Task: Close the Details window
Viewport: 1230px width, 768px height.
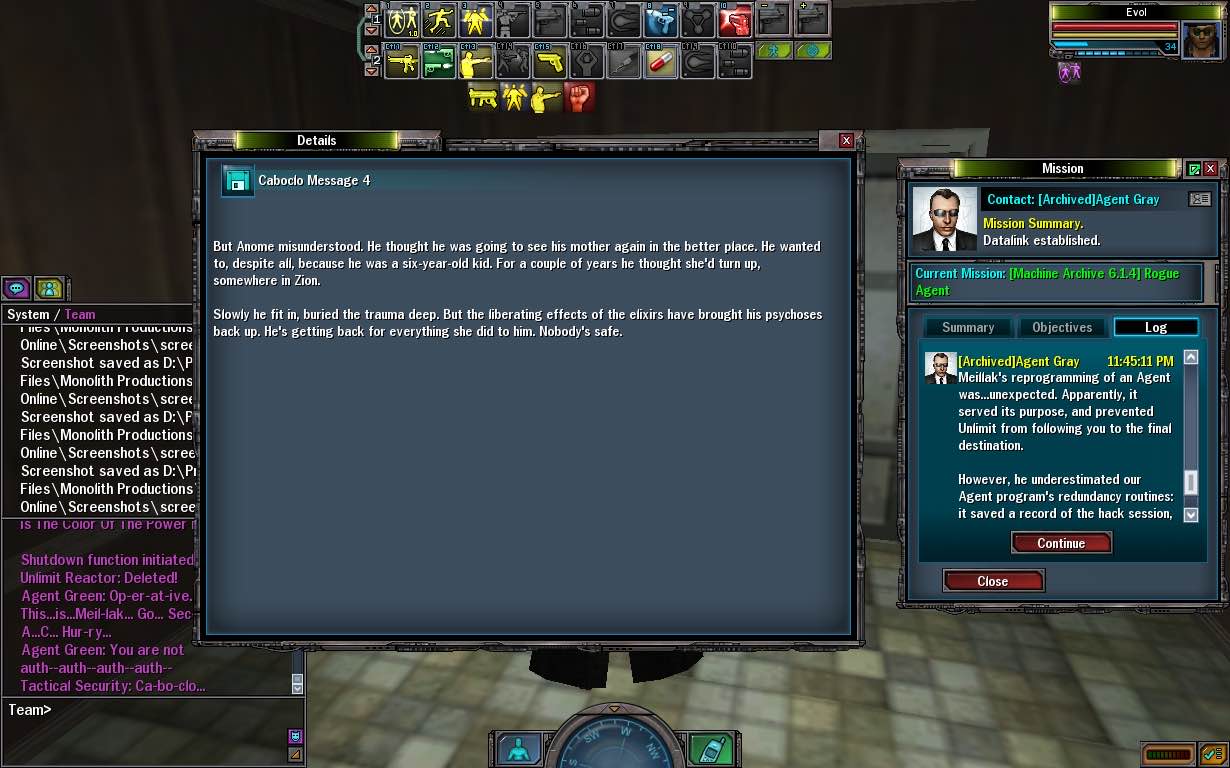Action: click(x=846, y=141)
